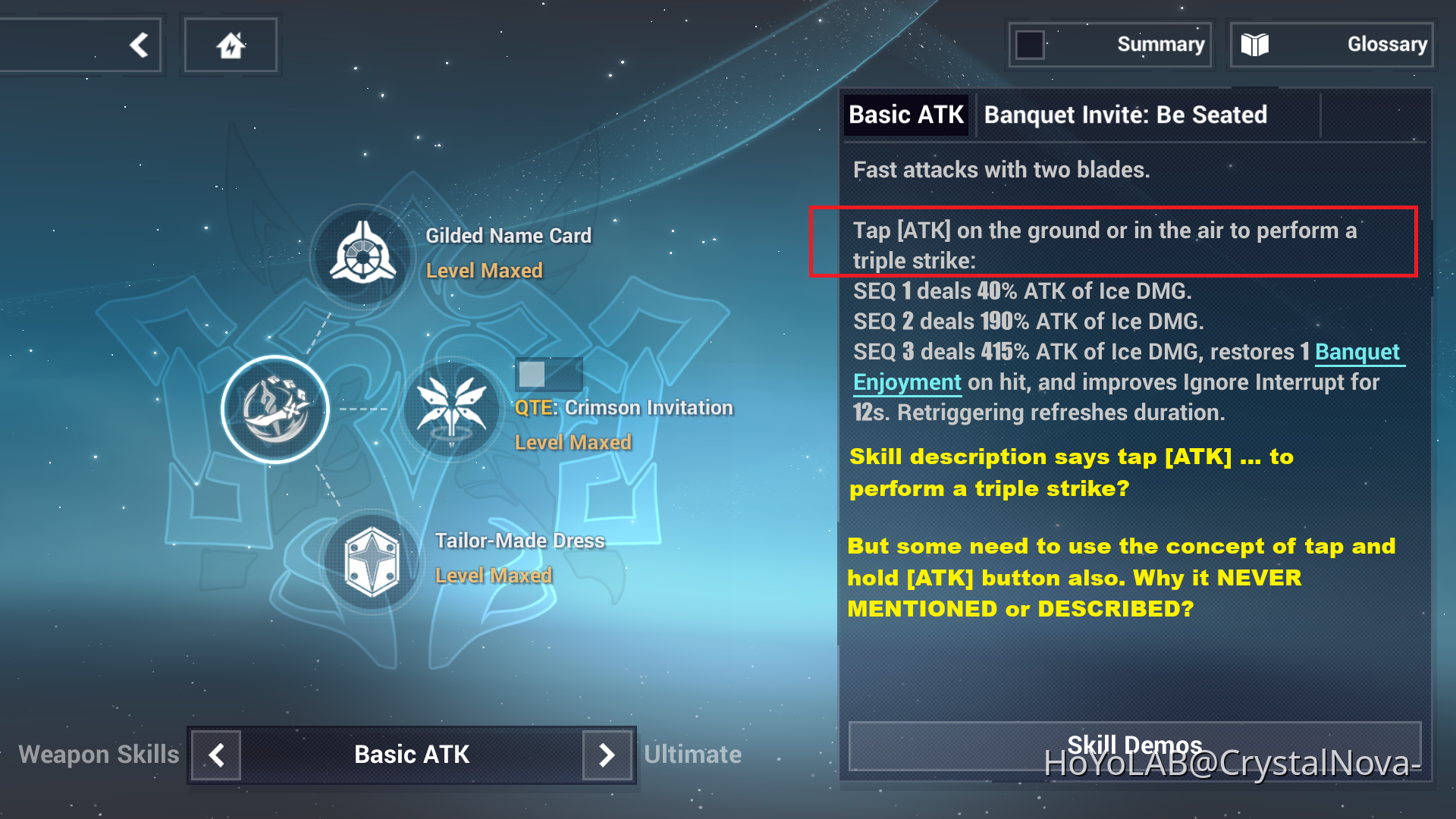
Task: Open the Ultimate skills section
Action: pyautogui.click(x=692, y=755)
